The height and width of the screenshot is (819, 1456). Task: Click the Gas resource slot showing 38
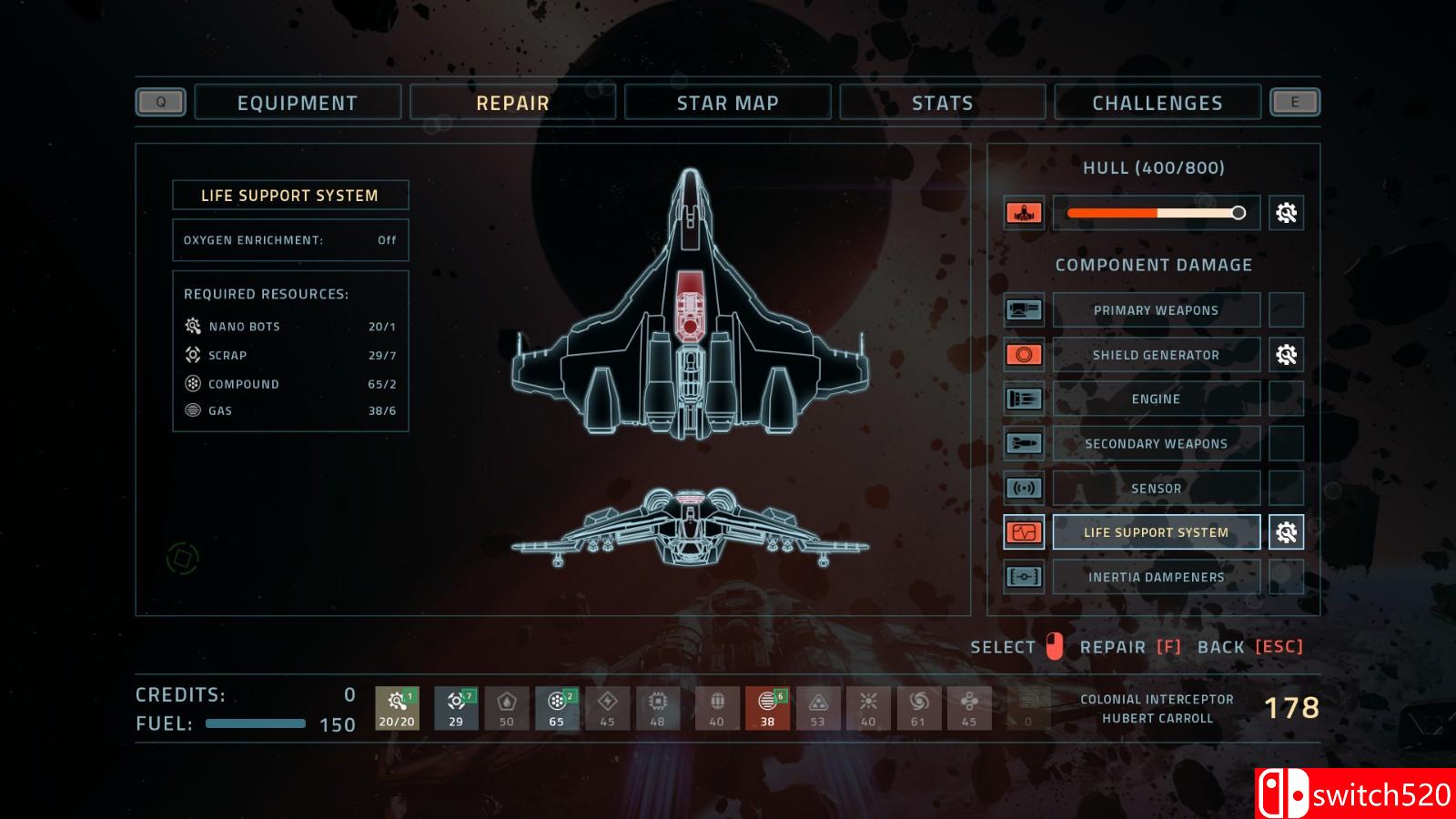coord(767,708)
